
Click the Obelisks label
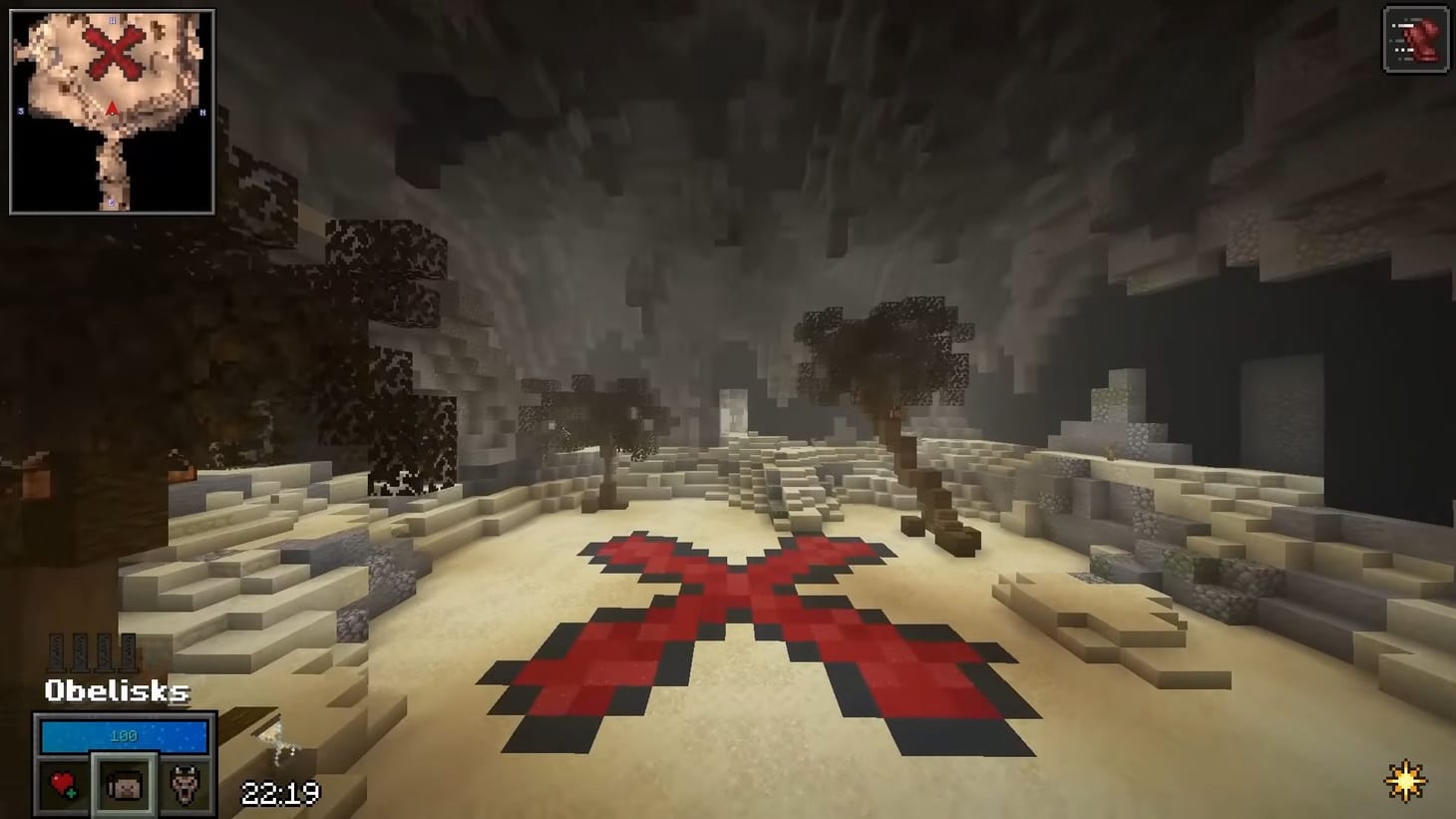click(x=116, y=691)
